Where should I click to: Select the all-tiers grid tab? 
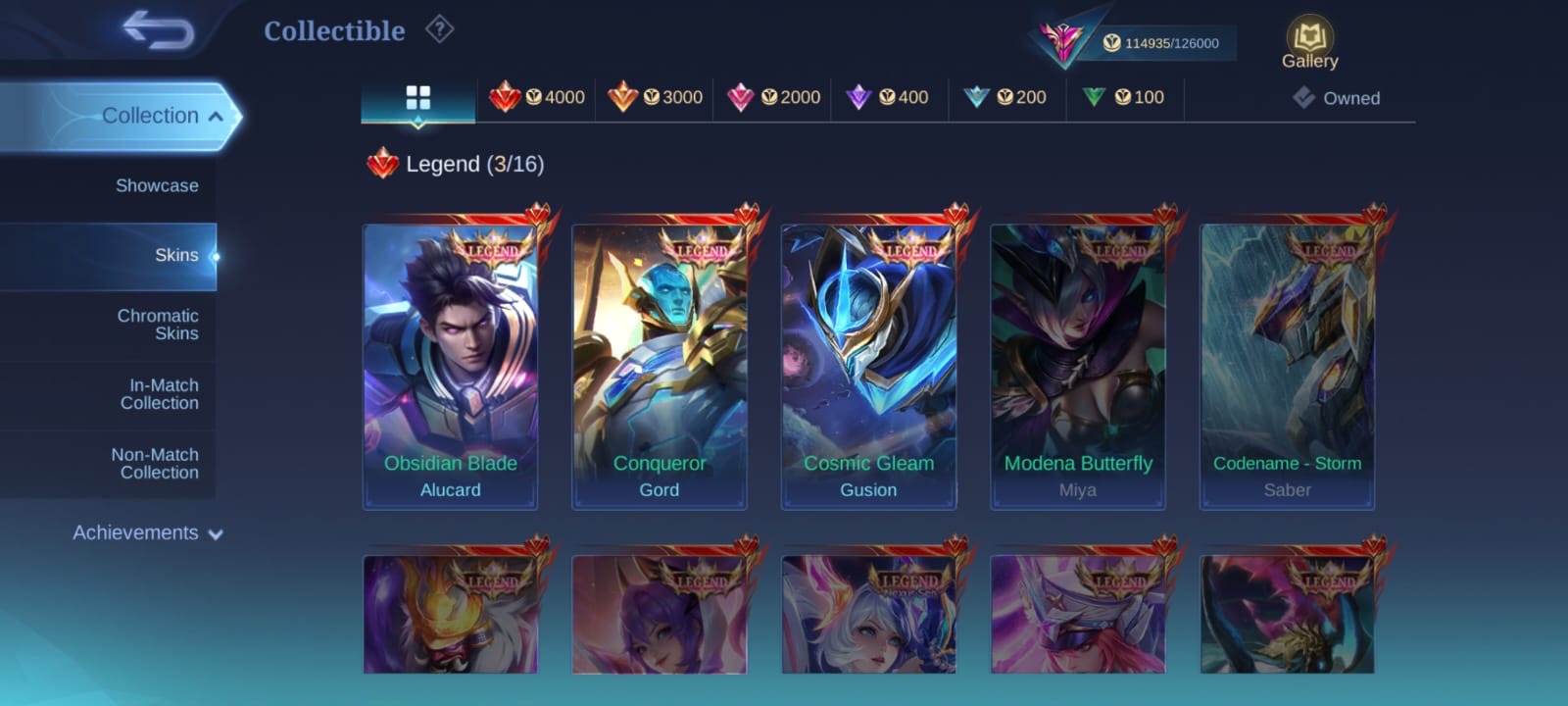point(418,98)
